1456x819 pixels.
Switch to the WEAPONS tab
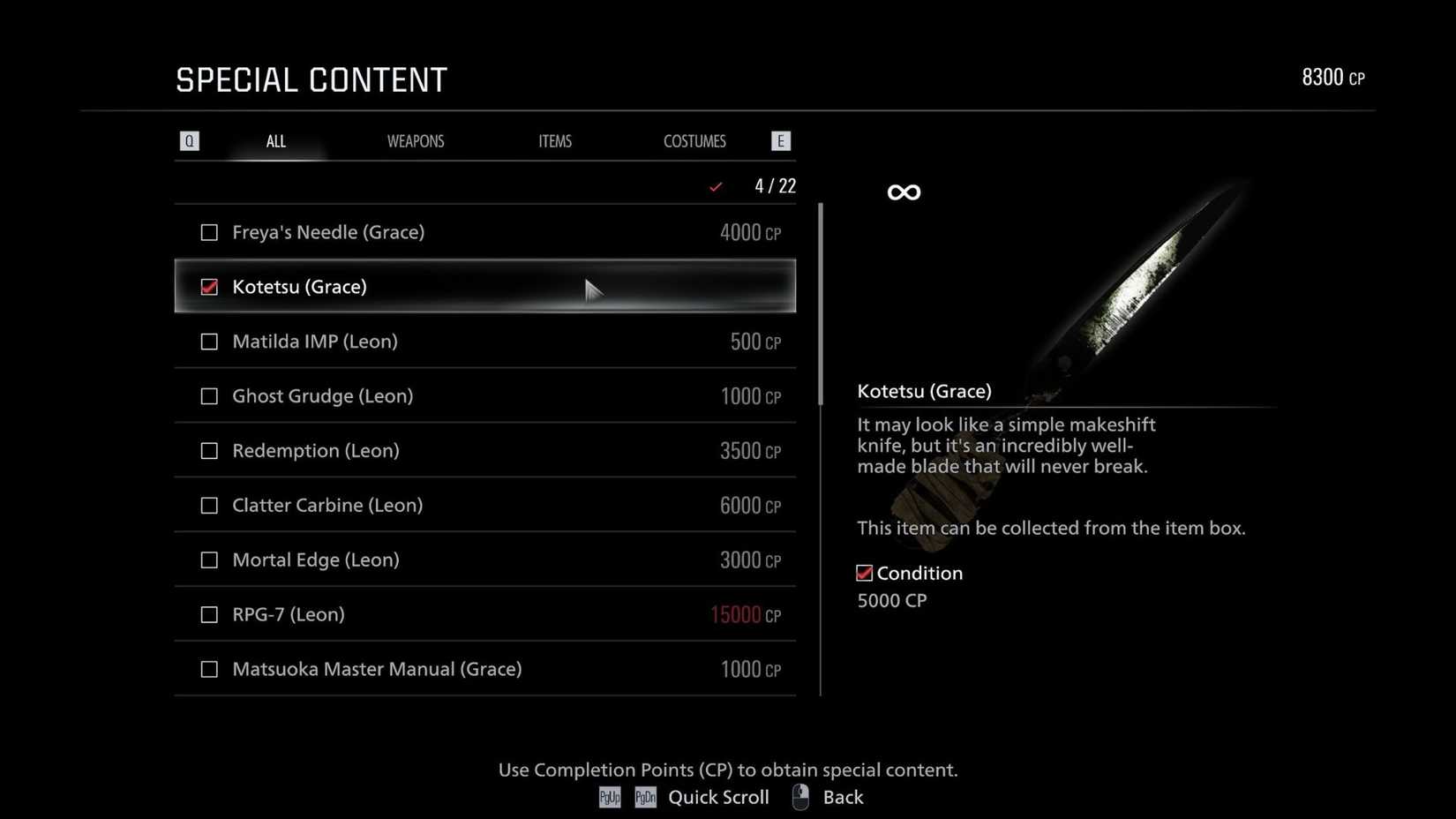point(416,140)
